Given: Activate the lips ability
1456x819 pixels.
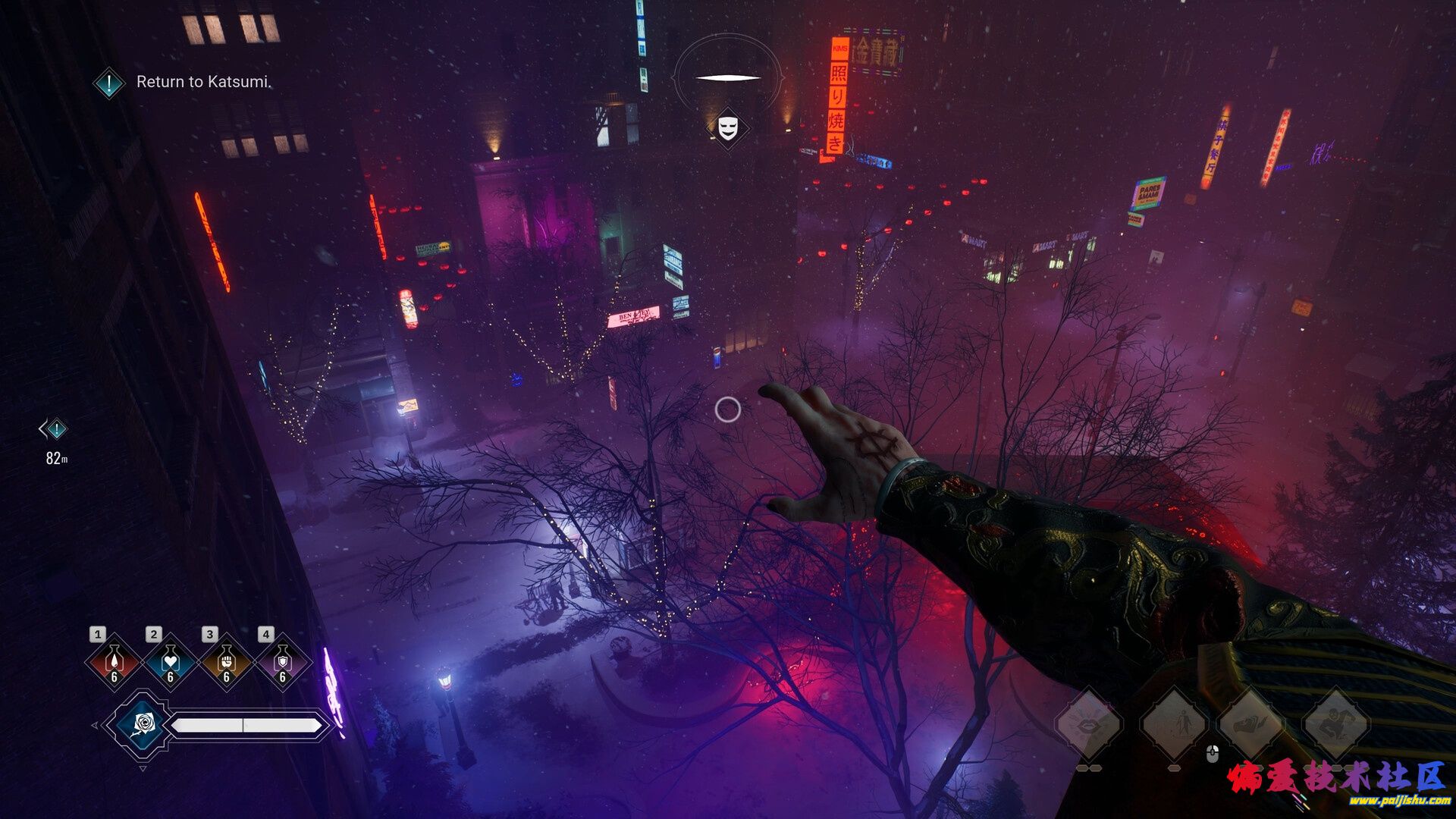Looking at the screenshot, I should 1090,724.
